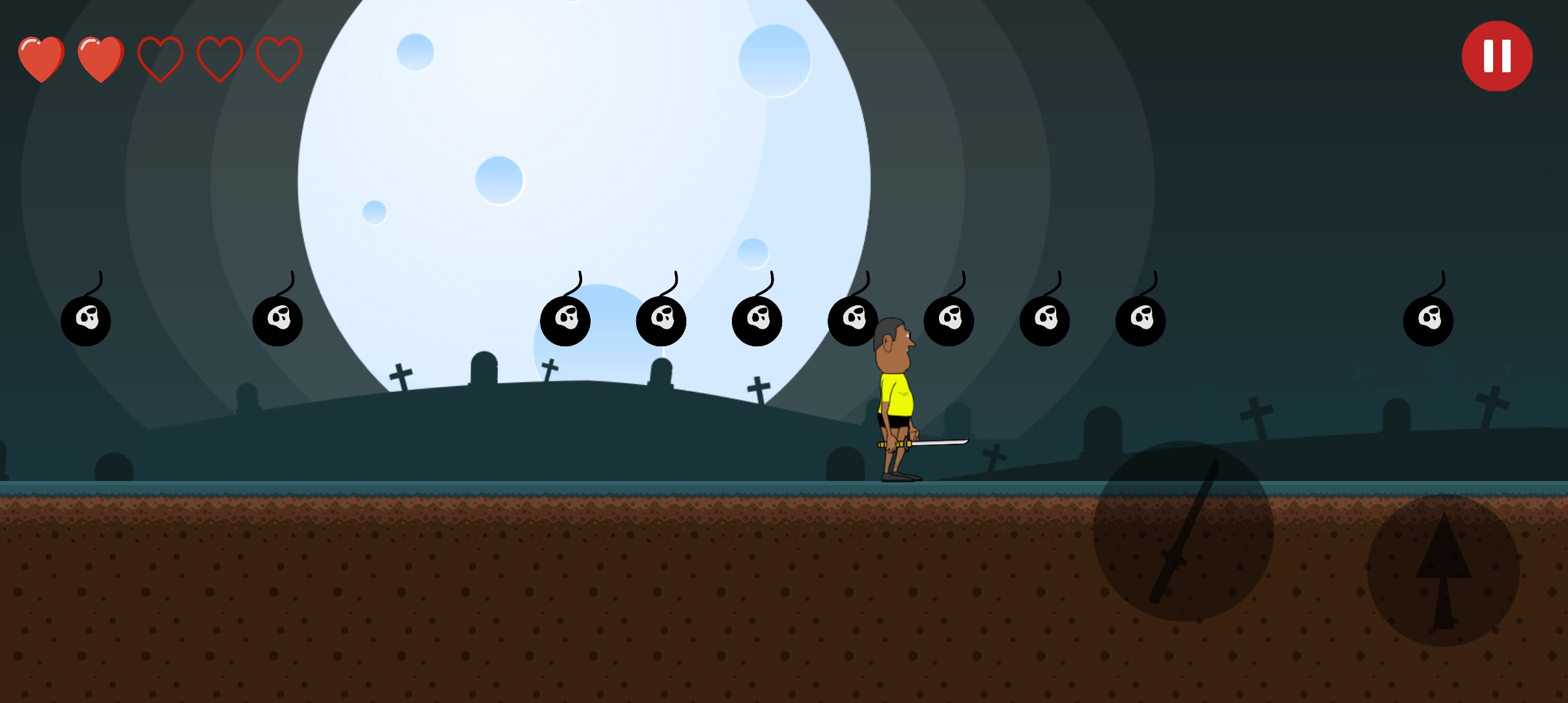The image size is (1568, 703).
Task: Pause the game with the red button
Action: point(1496,56)
